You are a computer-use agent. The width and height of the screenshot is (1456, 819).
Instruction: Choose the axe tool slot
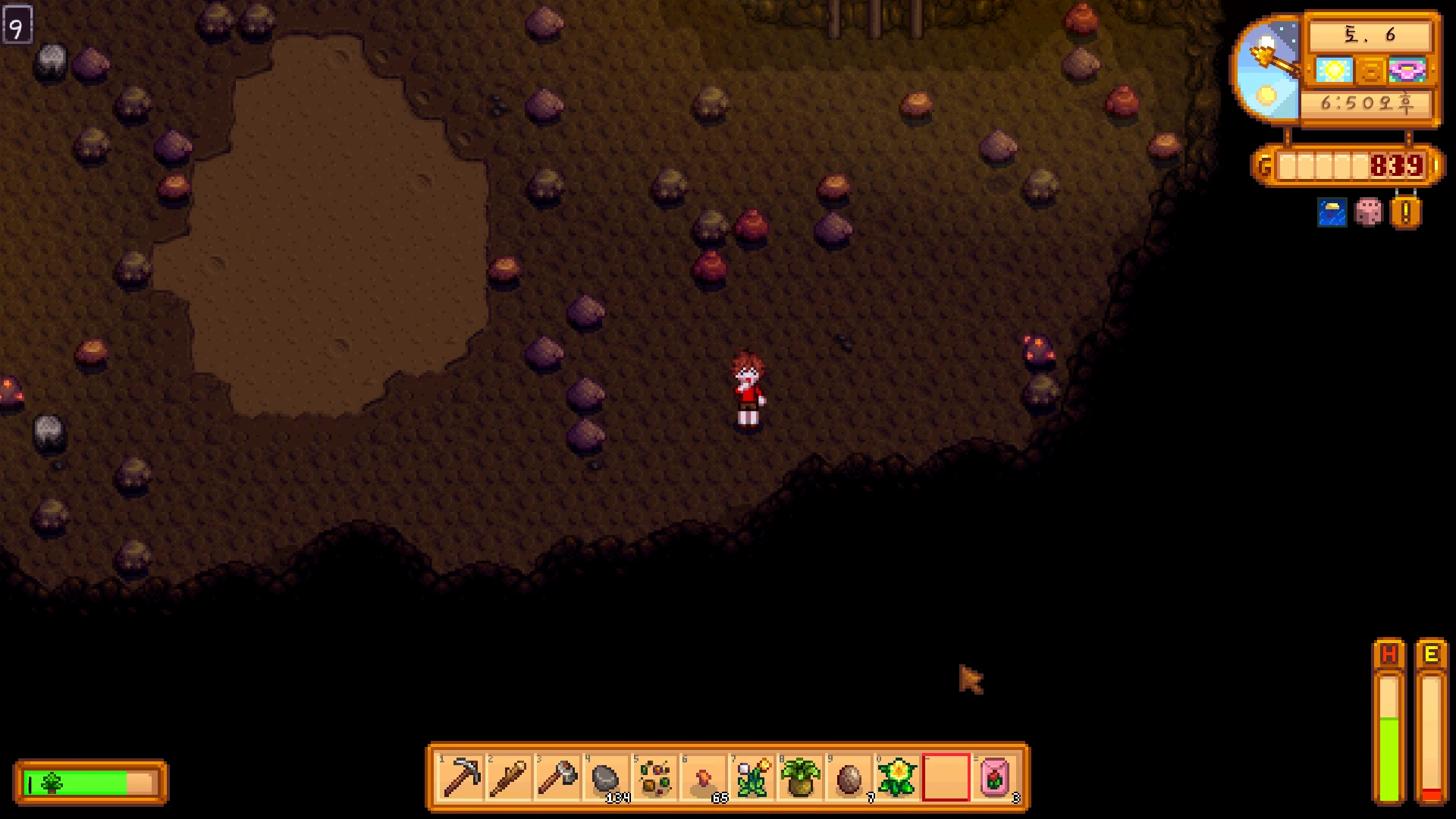click(x=557, y=777)
